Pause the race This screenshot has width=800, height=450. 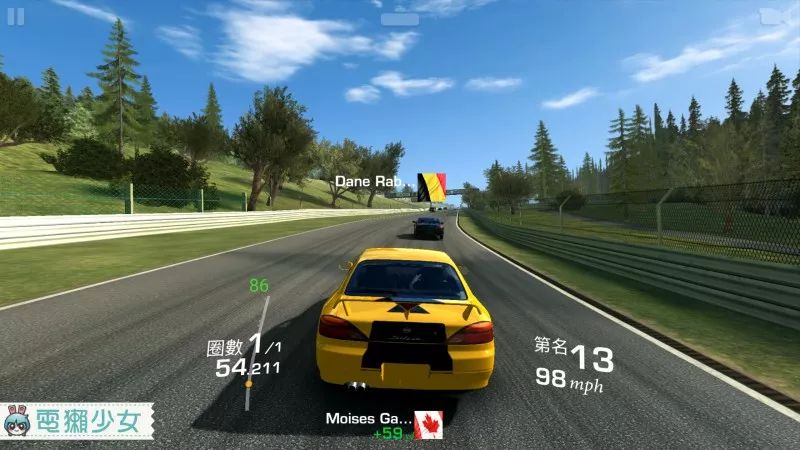point(16,16)
